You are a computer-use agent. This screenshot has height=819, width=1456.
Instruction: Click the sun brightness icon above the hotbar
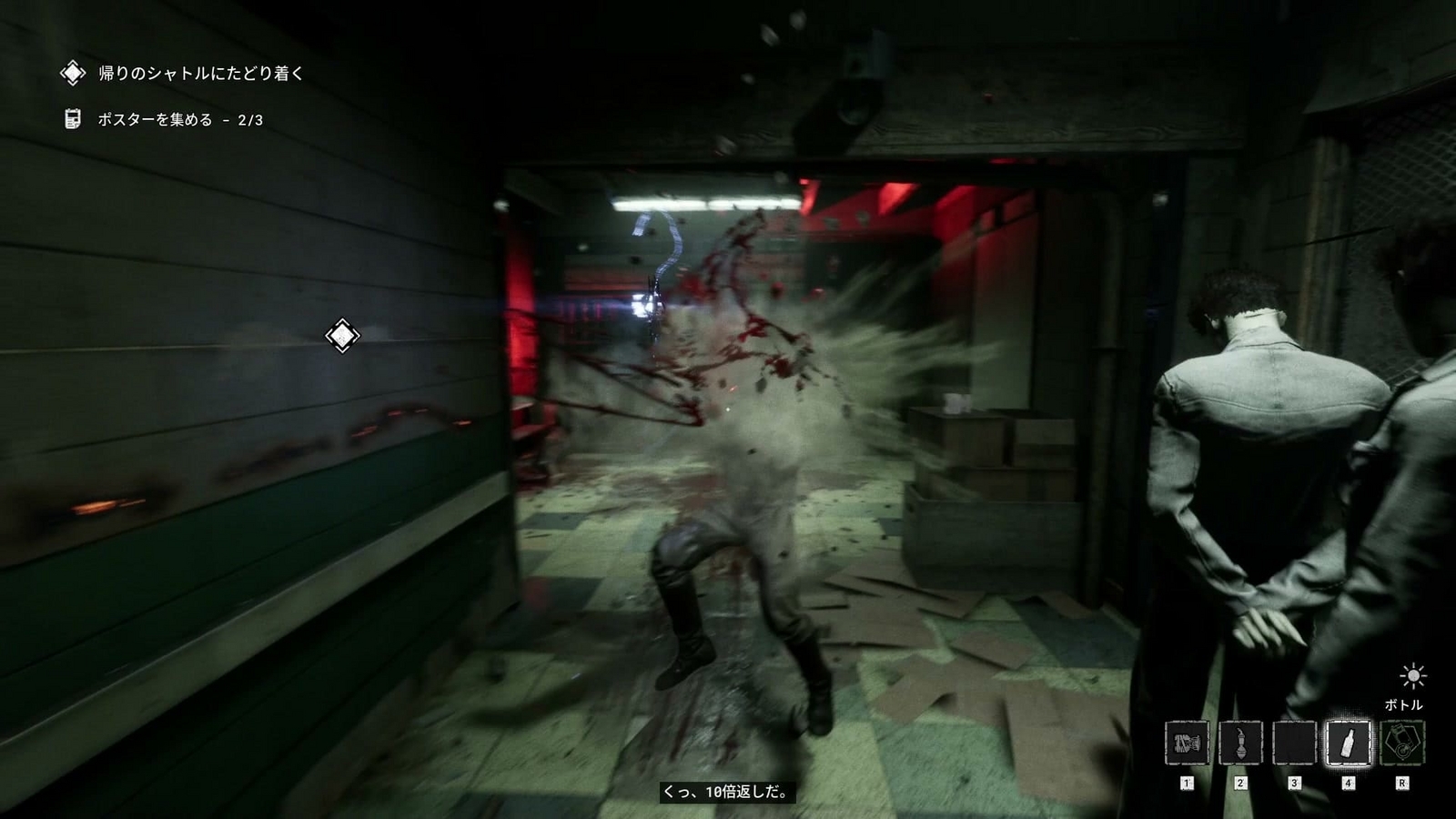coord(1412,675)
